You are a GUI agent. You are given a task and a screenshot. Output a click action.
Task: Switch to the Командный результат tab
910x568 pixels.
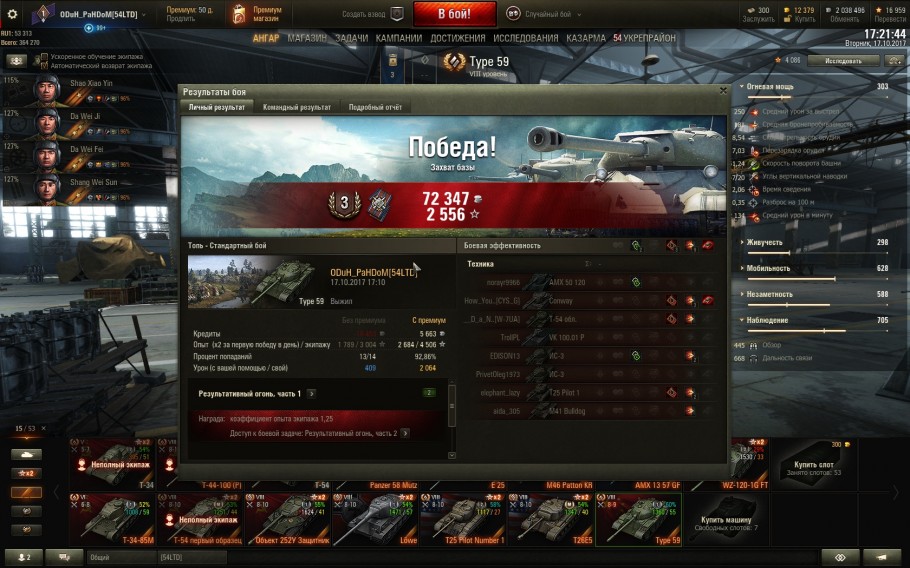[297, 107]
